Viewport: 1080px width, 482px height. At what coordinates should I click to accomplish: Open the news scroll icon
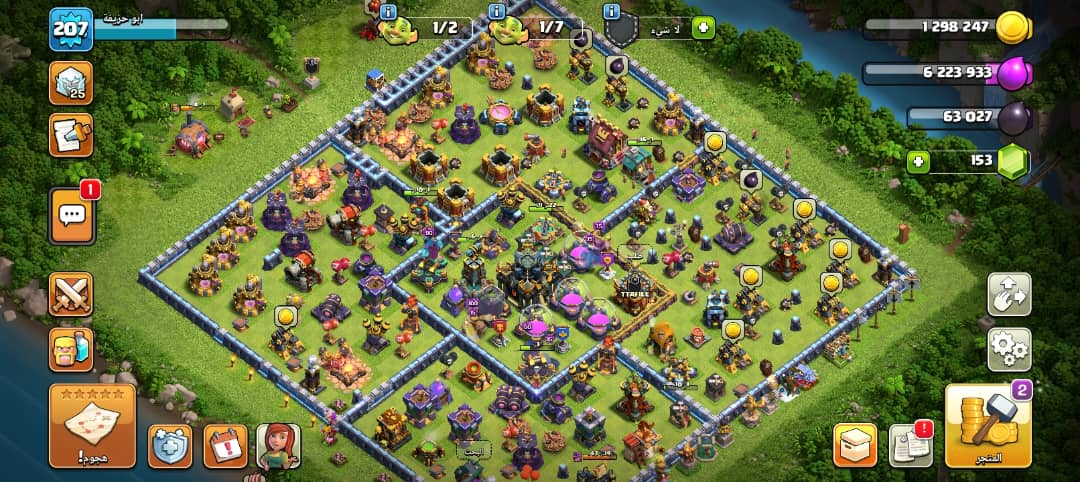(71, 135)
